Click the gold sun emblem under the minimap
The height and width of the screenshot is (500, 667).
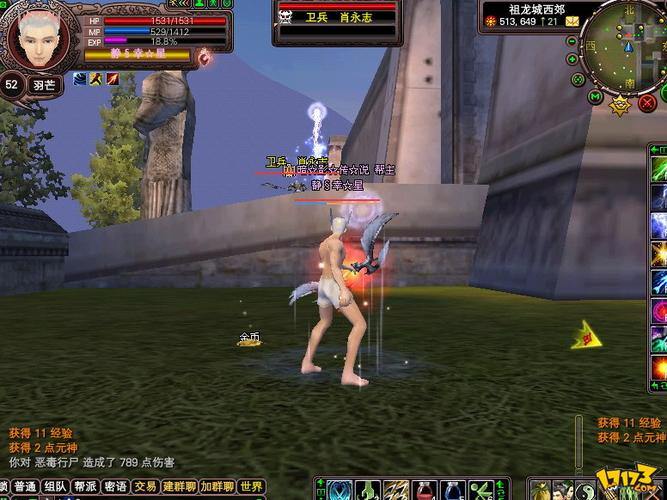621,103
